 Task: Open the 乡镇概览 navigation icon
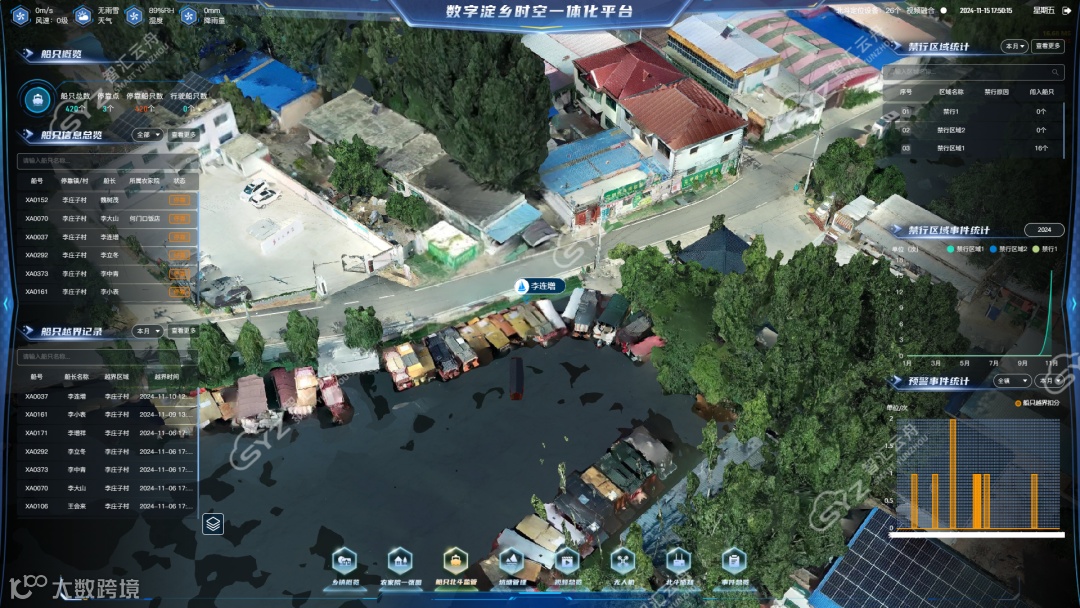click(345, 562)
